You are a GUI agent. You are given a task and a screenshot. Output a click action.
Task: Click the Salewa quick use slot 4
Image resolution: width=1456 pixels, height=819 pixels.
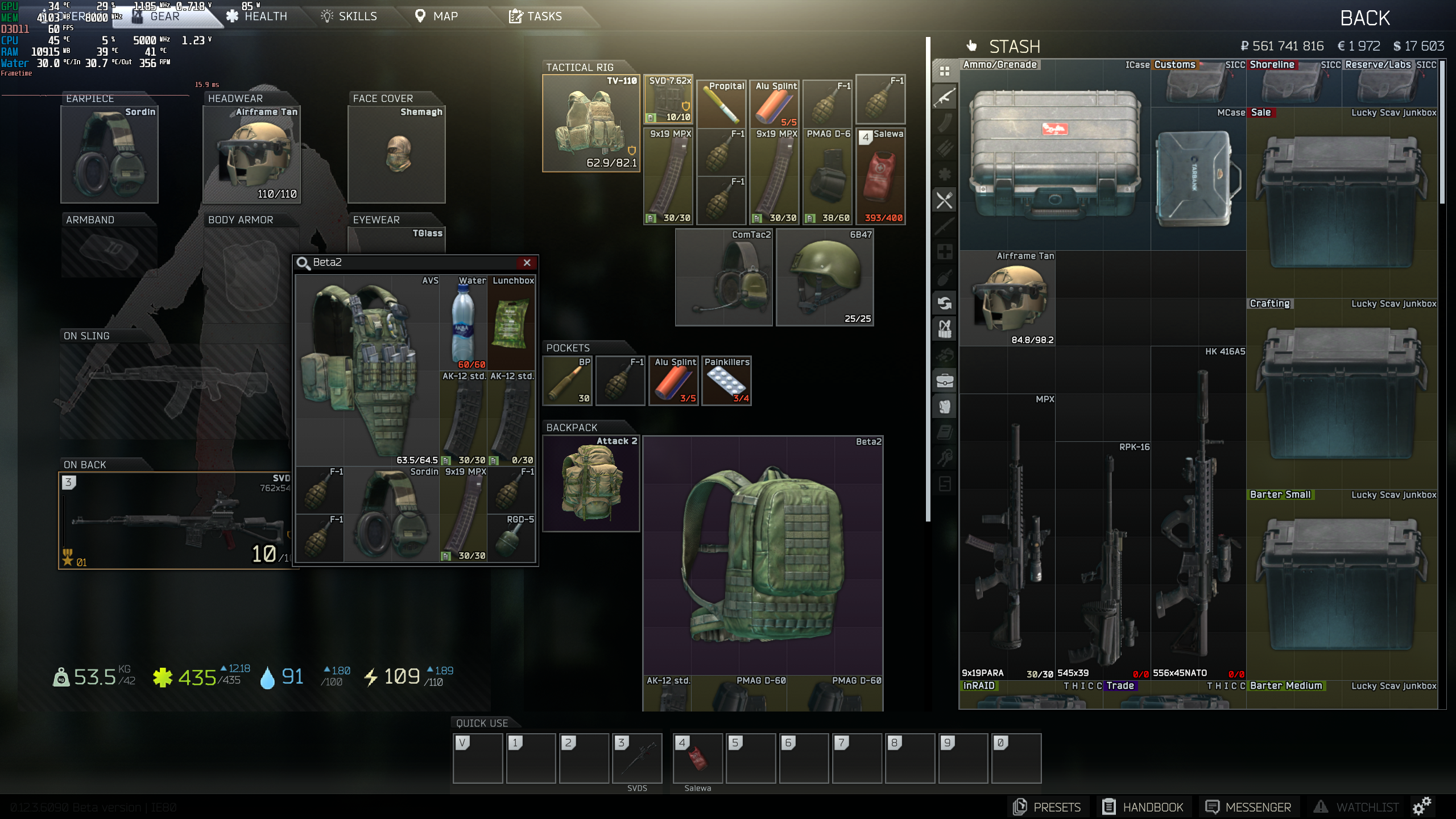click(698, 758)
